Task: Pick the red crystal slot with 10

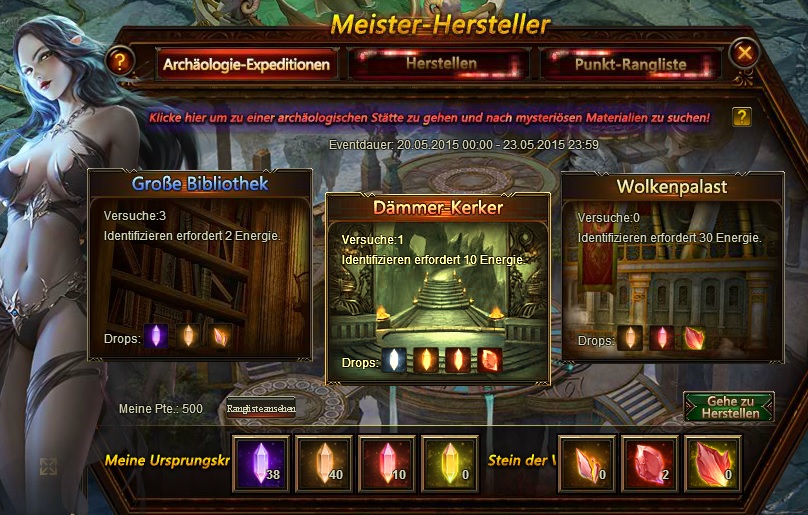Action: [x=386, y=464]
